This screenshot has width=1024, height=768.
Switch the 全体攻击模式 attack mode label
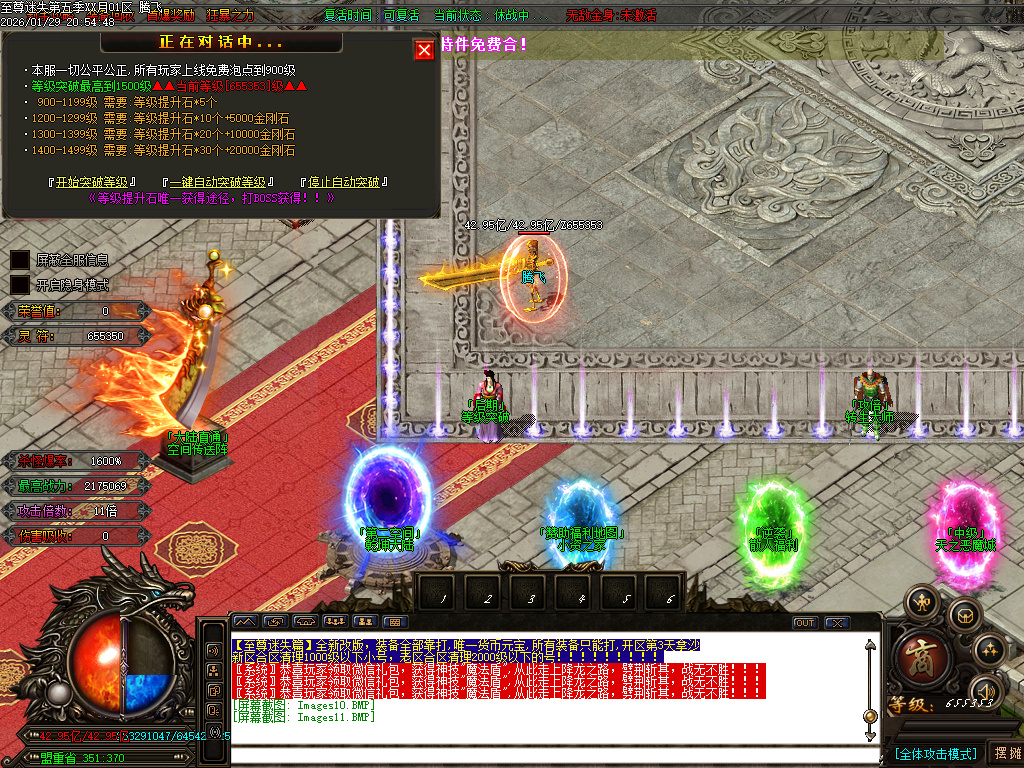(935, 753)
